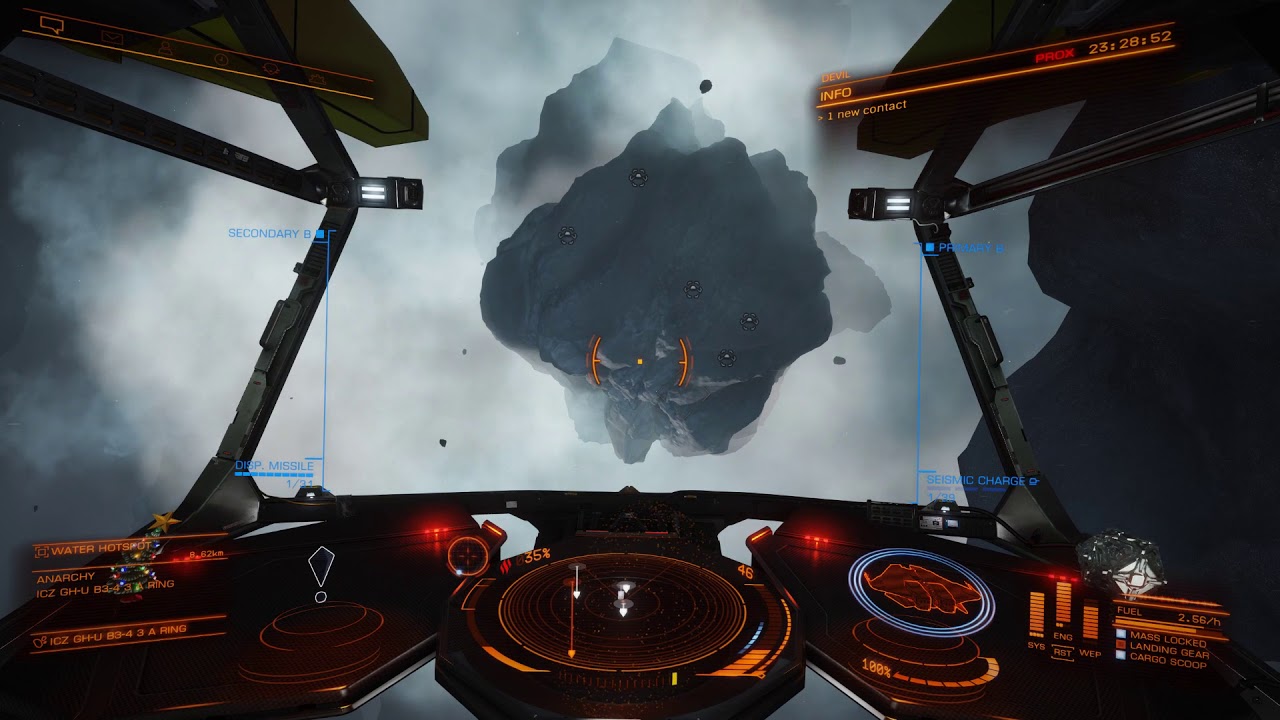Click the Water Hotspot scan bracket icon
This screenshot has height=720, width=1280.
tap(42, 551)
